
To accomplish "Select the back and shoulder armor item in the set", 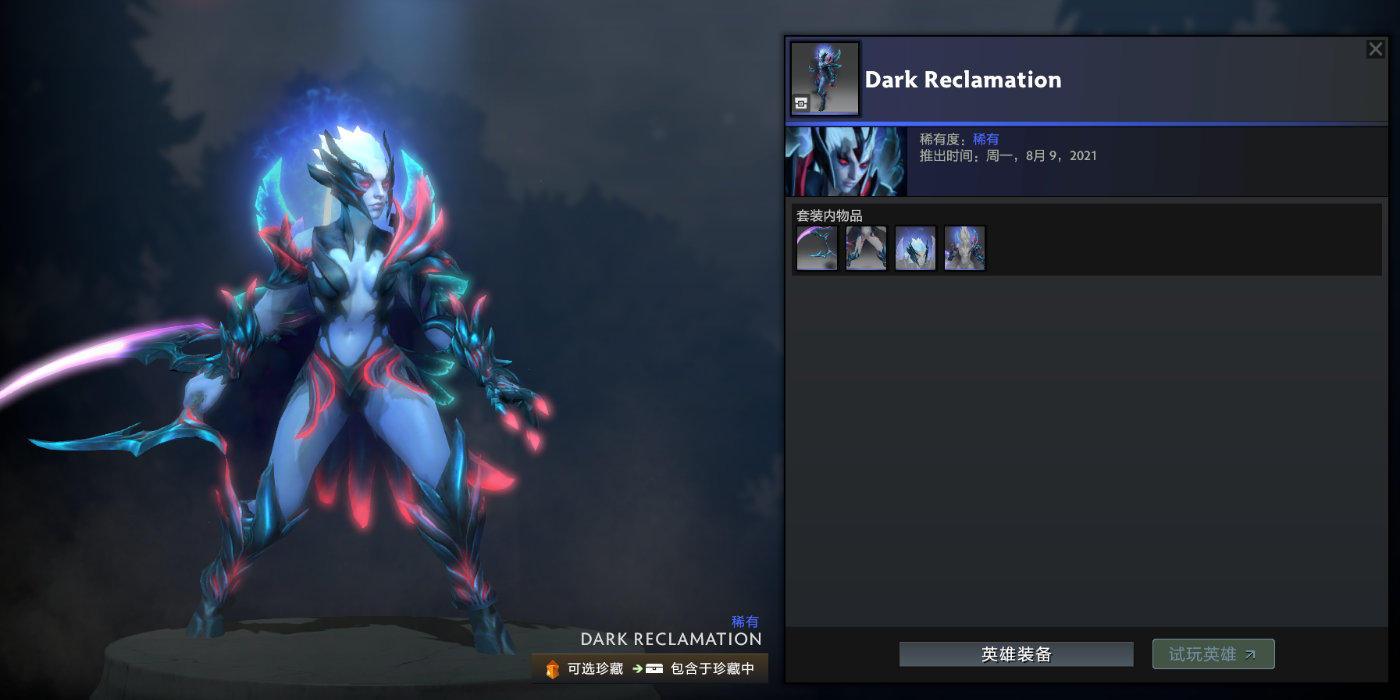I will pos(965,248).
